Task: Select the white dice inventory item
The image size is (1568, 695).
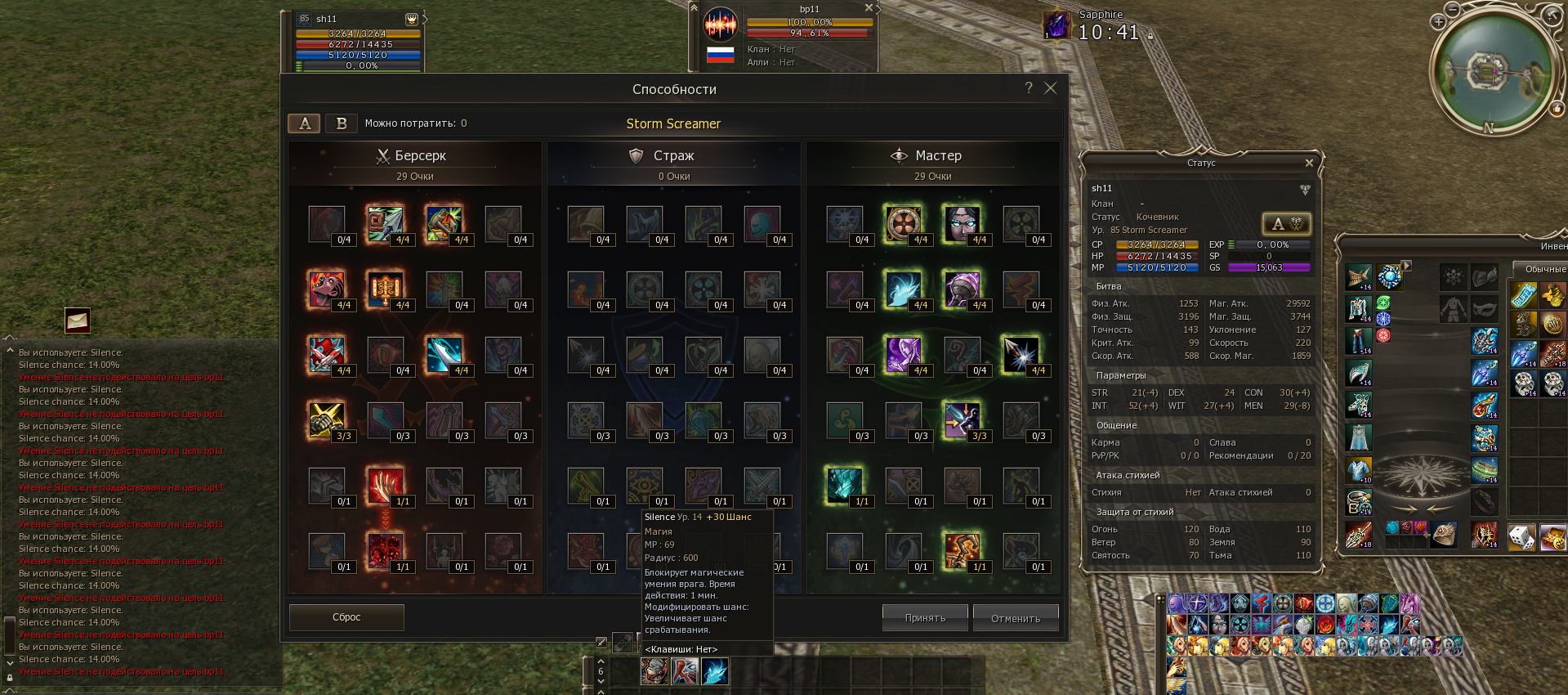Action: point(1521,536)
